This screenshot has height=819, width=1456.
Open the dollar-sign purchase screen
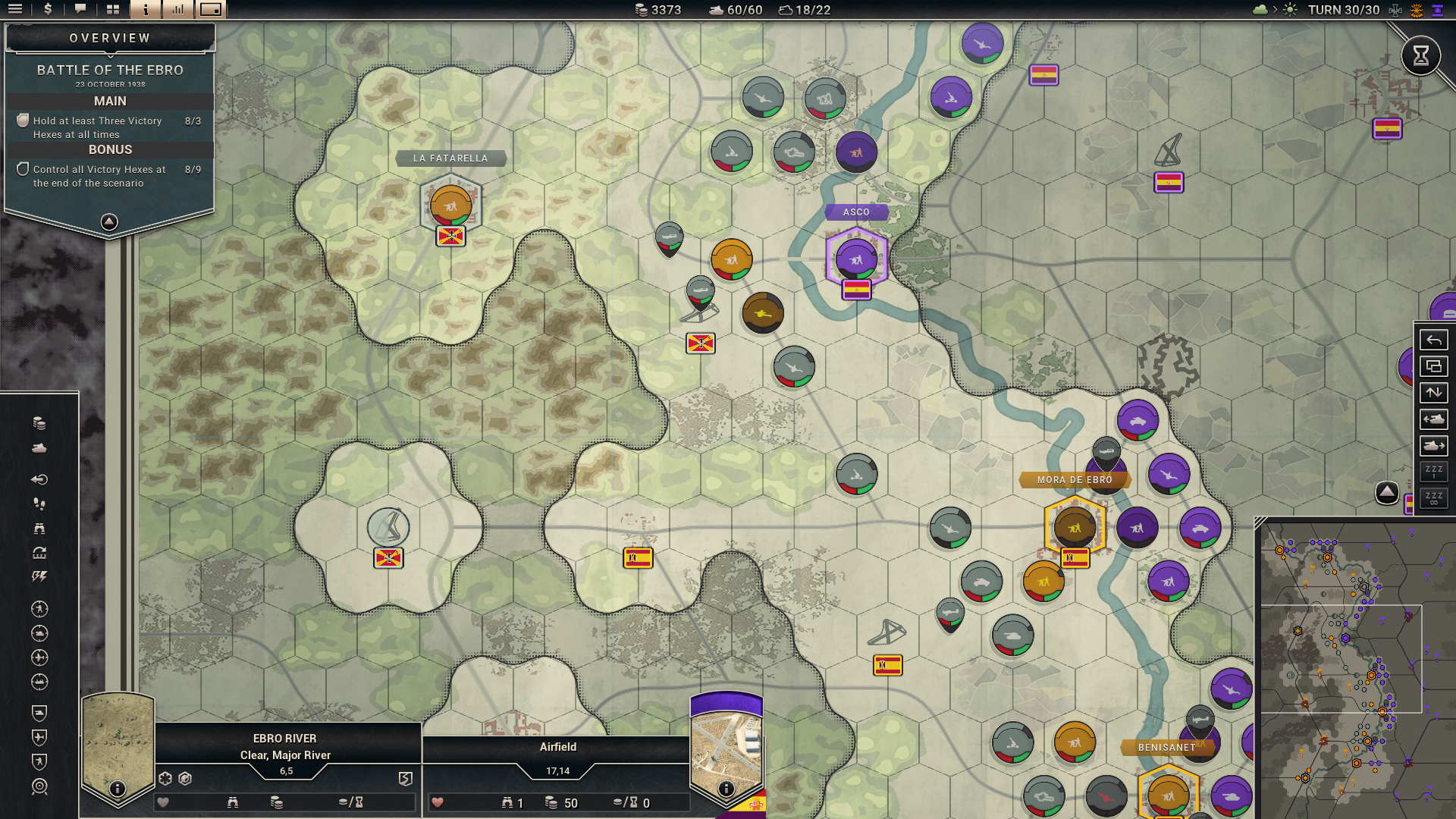tap(48, 10)
